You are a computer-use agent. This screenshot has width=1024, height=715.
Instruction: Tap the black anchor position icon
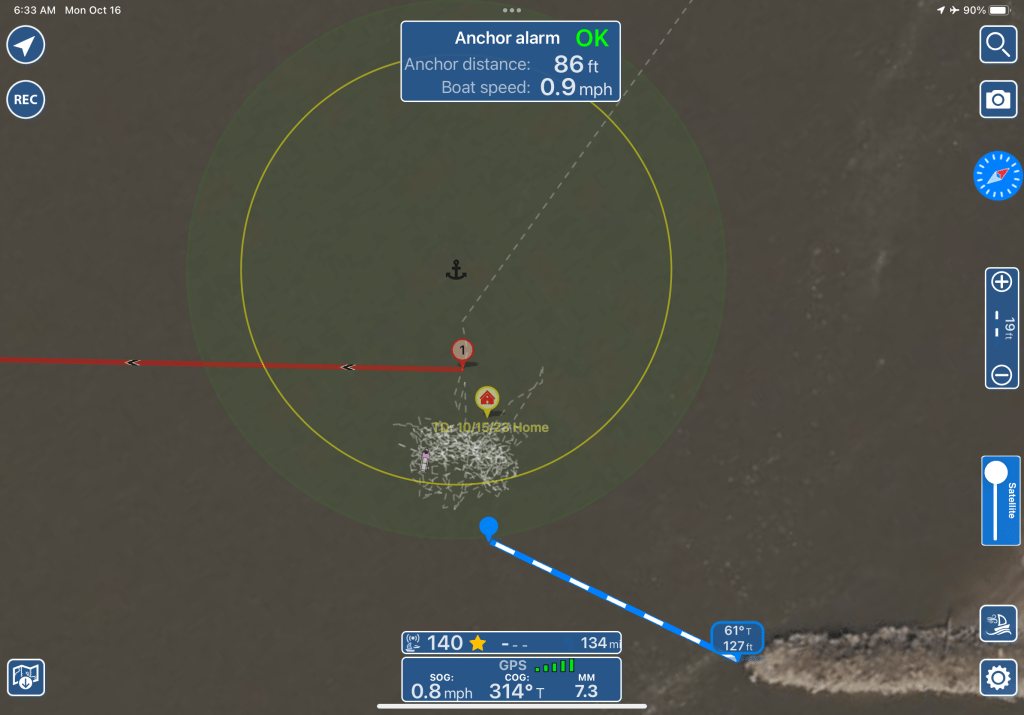click(x=456, y=269)
